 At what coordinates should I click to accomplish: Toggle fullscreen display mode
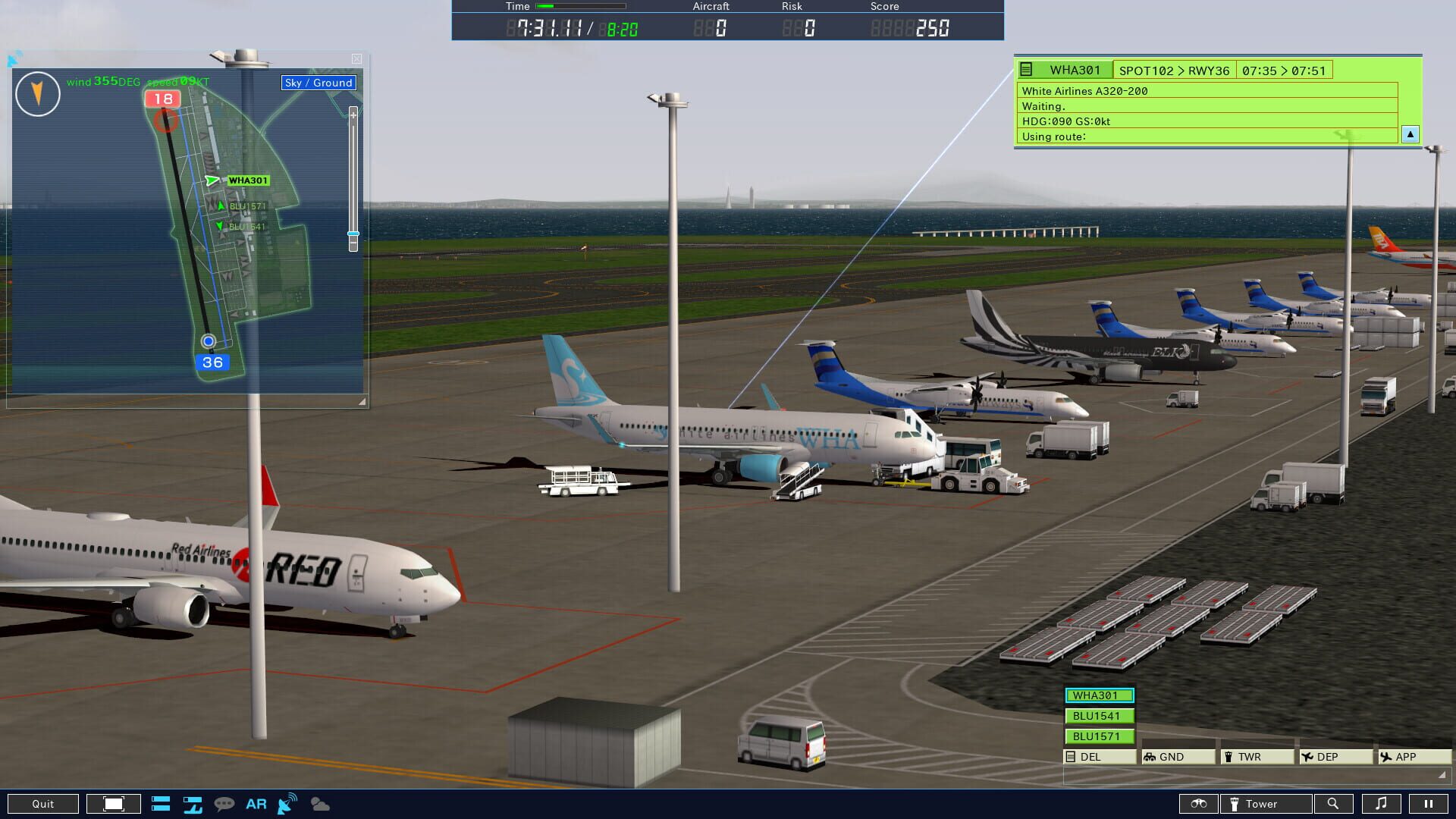click(x=114, y=803)
